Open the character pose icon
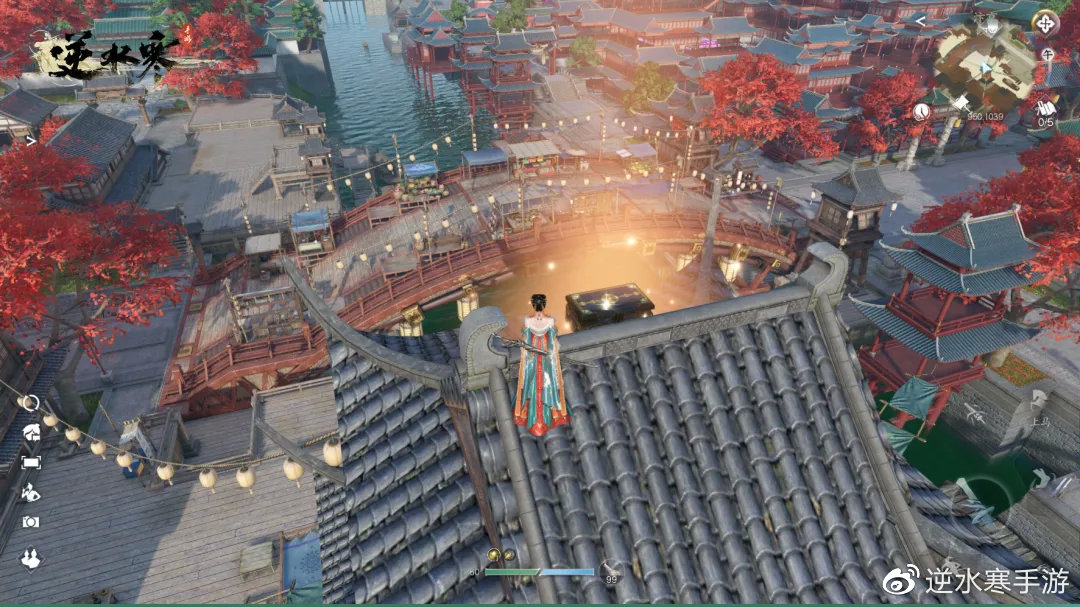This screenshot has width=1080, height=607. (x=30, y=492)
